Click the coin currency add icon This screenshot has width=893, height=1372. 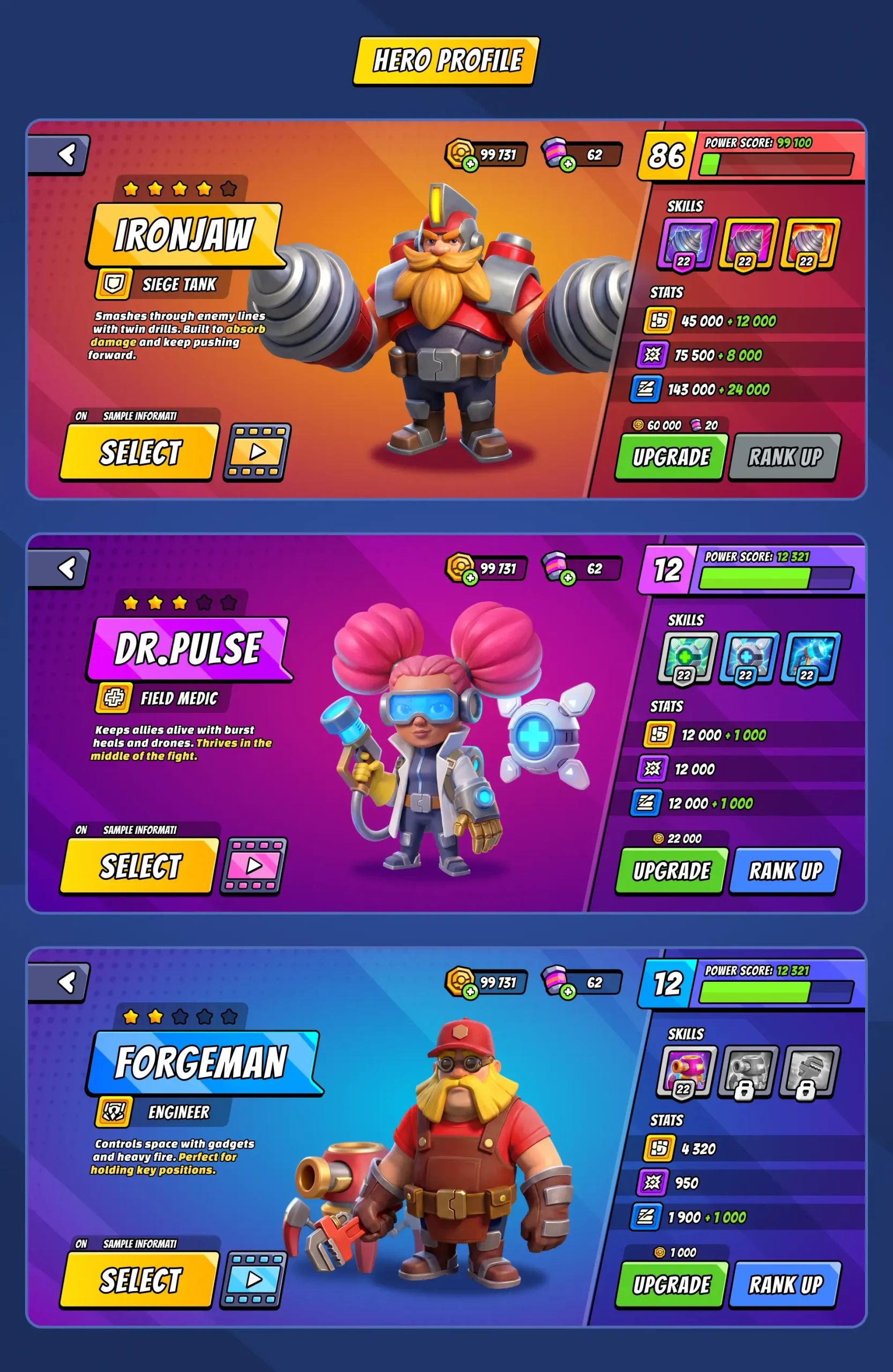pos(471,163)
